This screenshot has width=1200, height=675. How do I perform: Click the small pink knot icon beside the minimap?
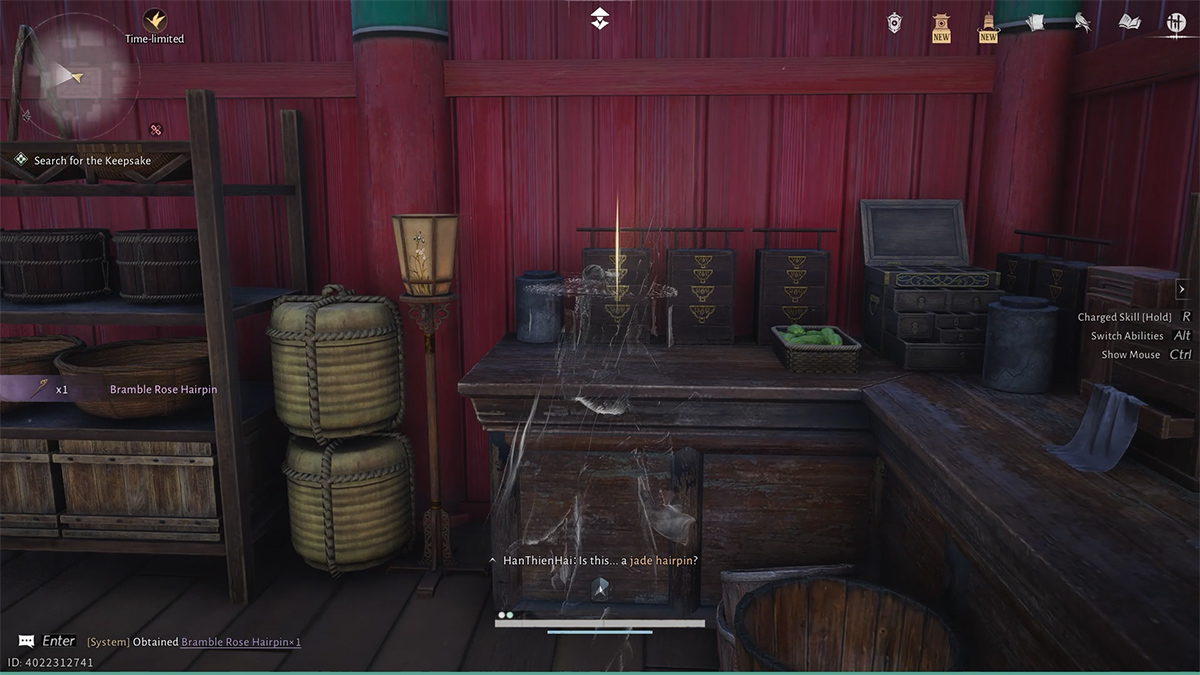coord(155,129)
